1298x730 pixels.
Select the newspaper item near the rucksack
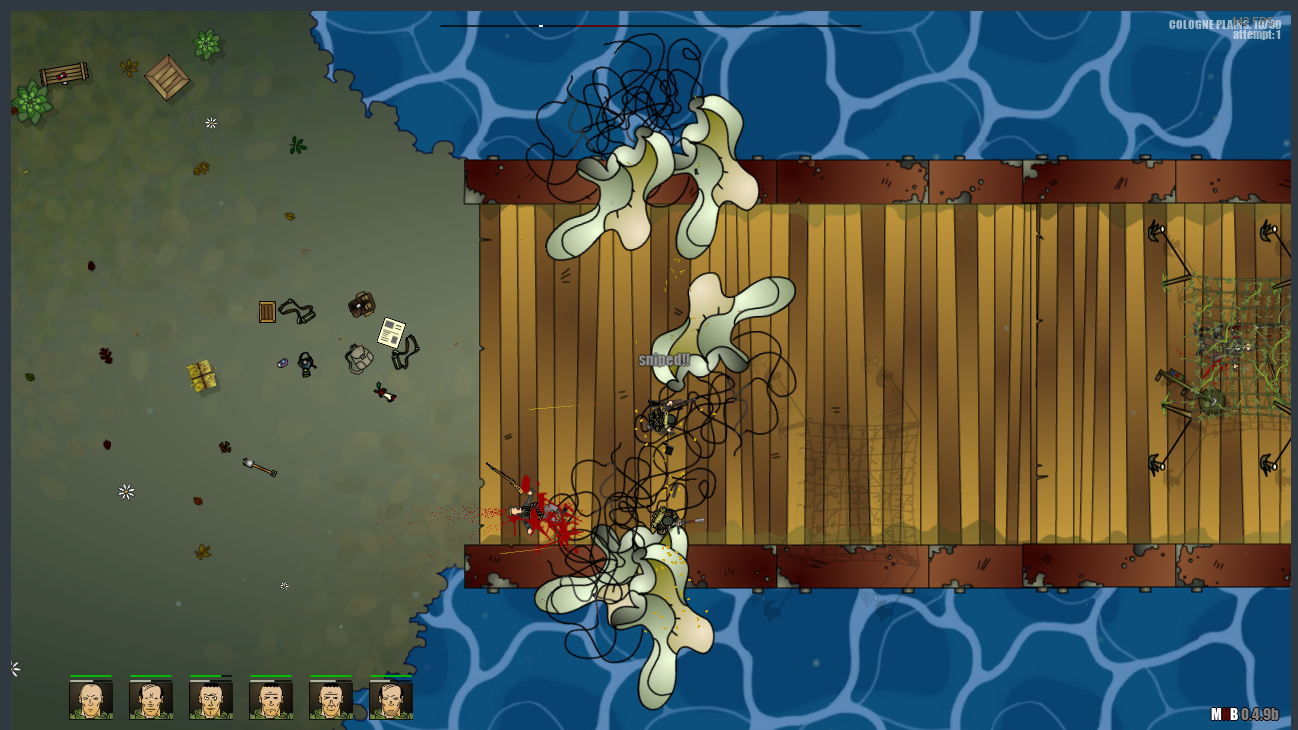tap(391, 332)
